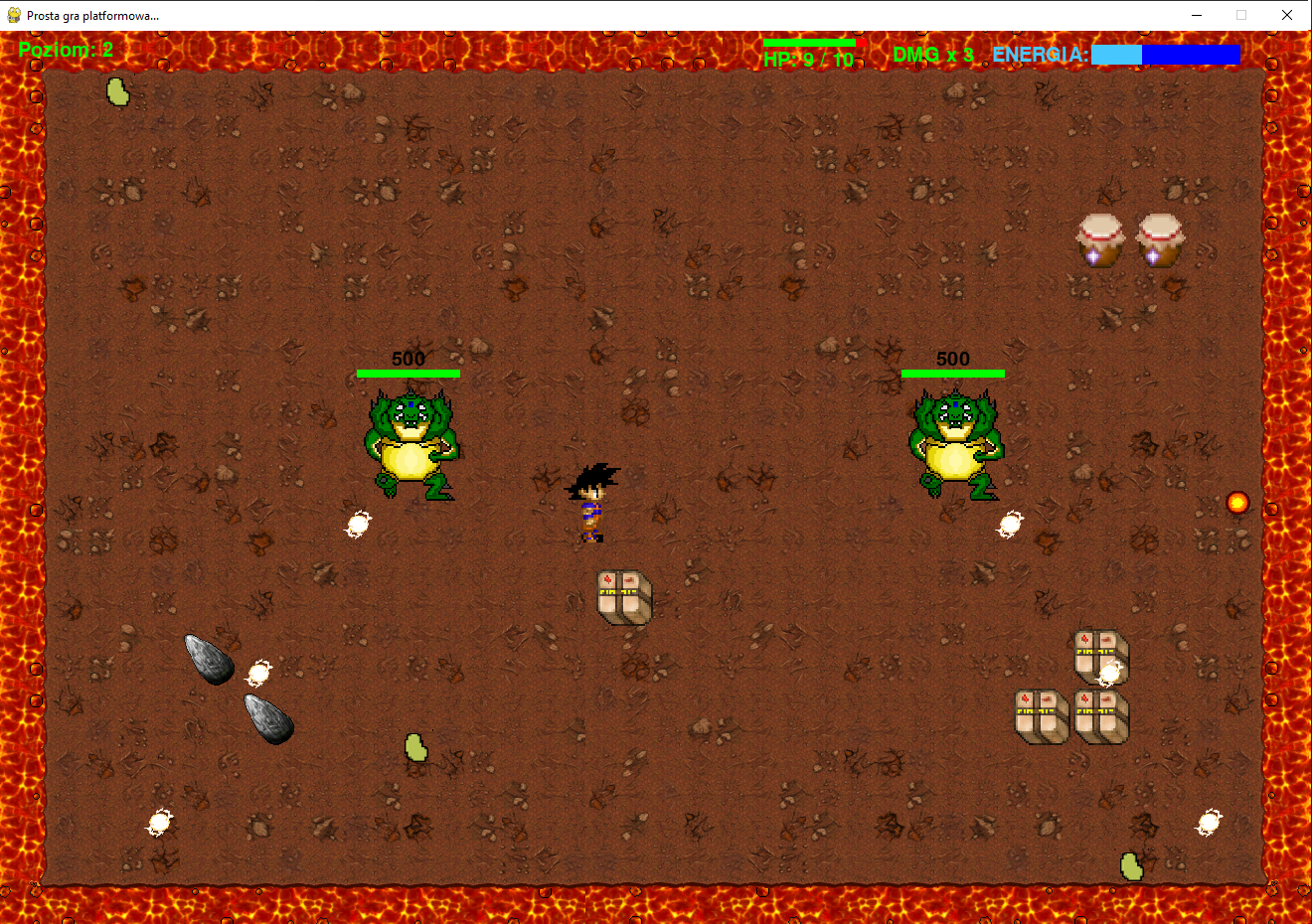Click the Poziom: 2 level label
This screenshot has width=1312, height=924.
click(x=66, y=50)
